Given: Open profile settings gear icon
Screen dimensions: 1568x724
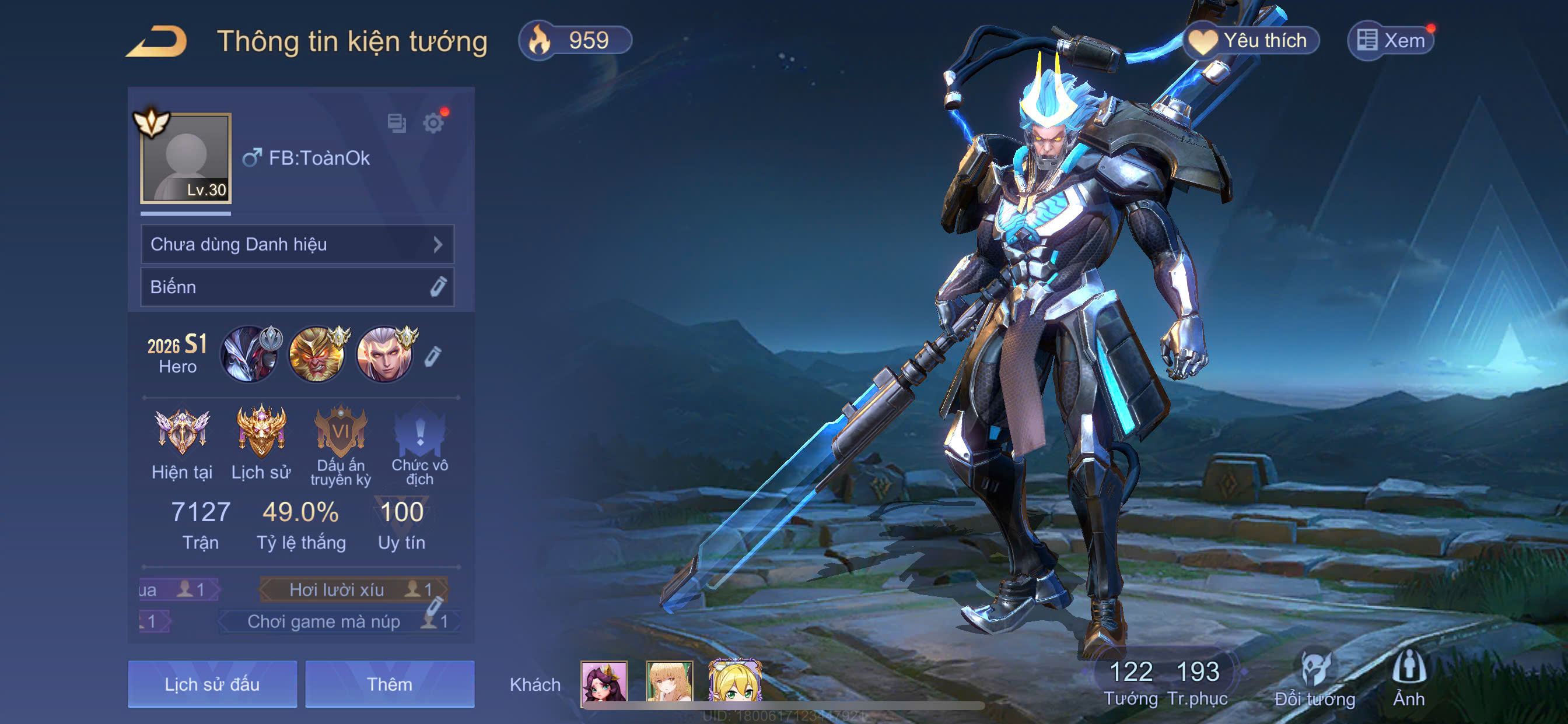Looking at the screenshot, I should point(433,124).
